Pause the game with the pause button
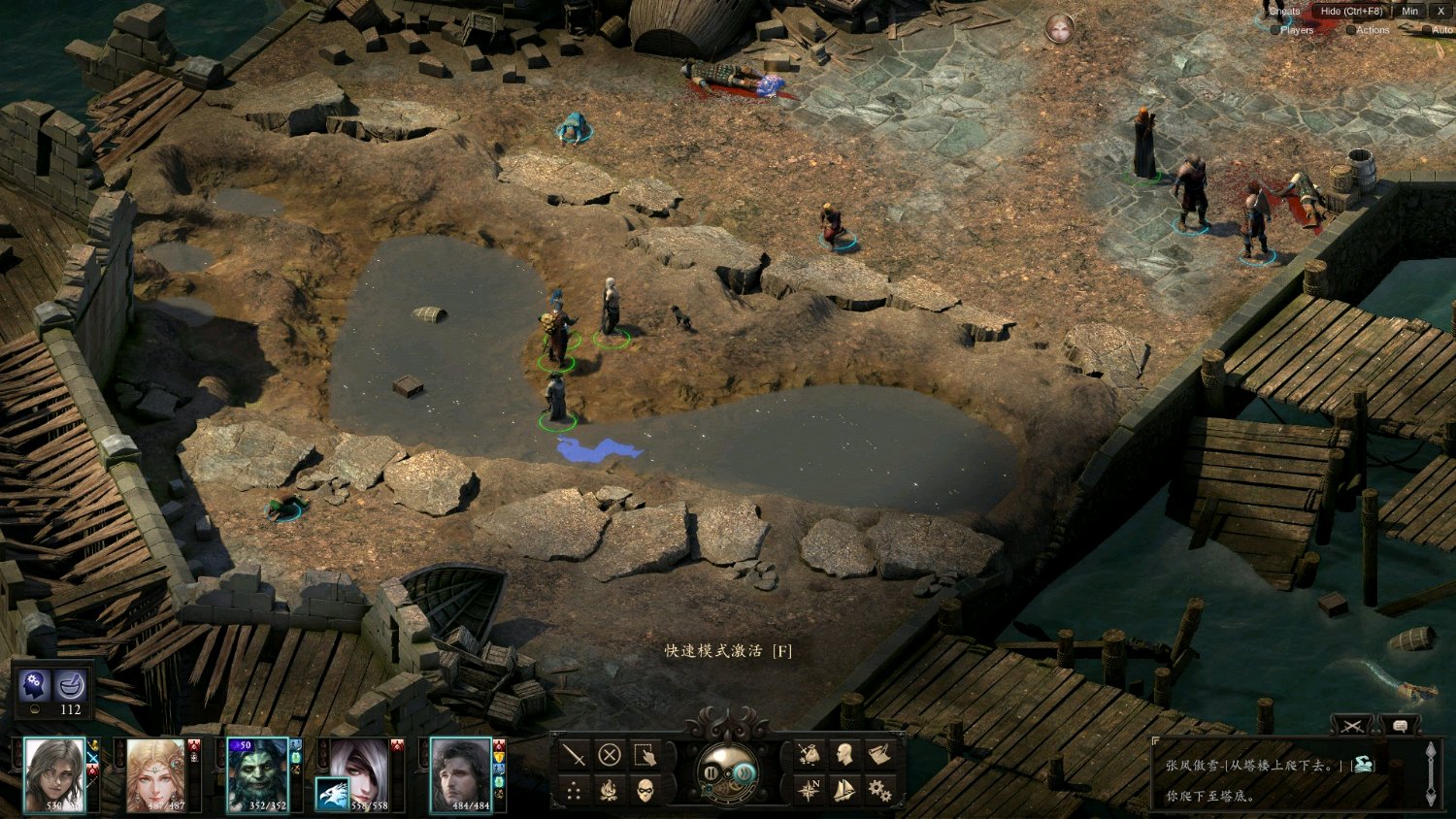 pyautogui.click(x=711, y=773)
